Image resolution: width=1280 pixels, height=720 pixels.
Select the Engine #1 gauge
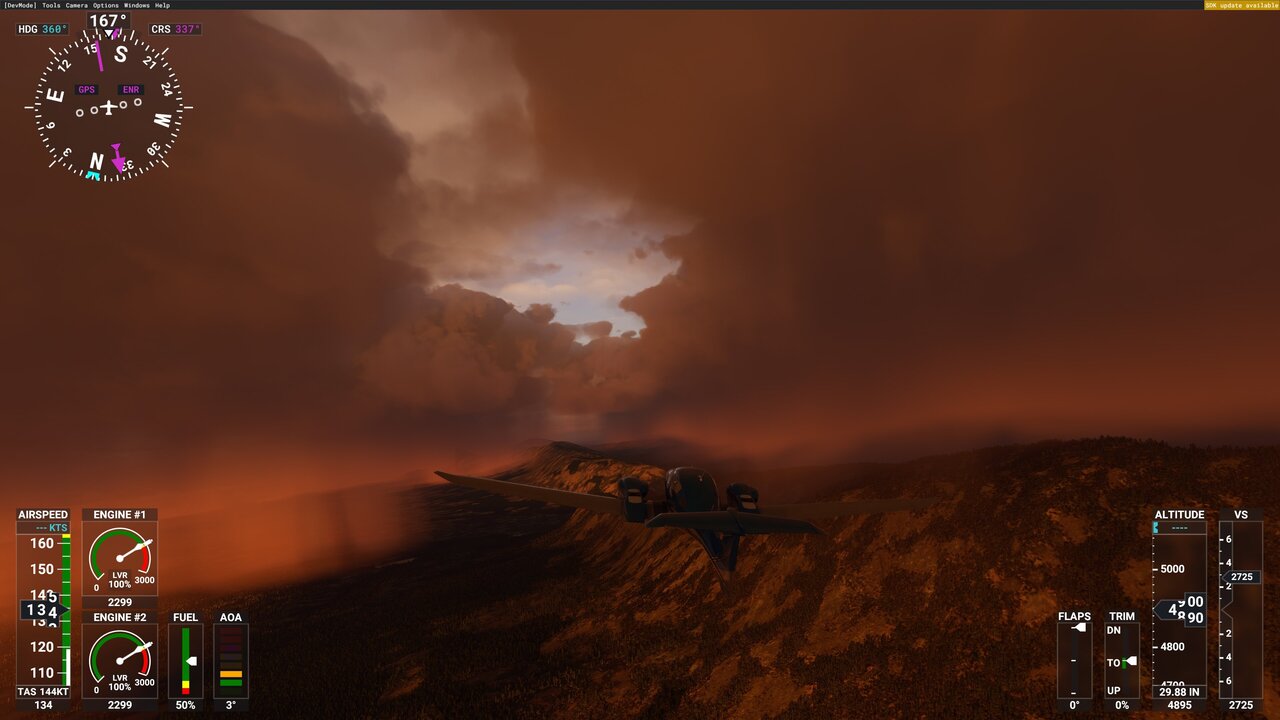click(118, 555)
